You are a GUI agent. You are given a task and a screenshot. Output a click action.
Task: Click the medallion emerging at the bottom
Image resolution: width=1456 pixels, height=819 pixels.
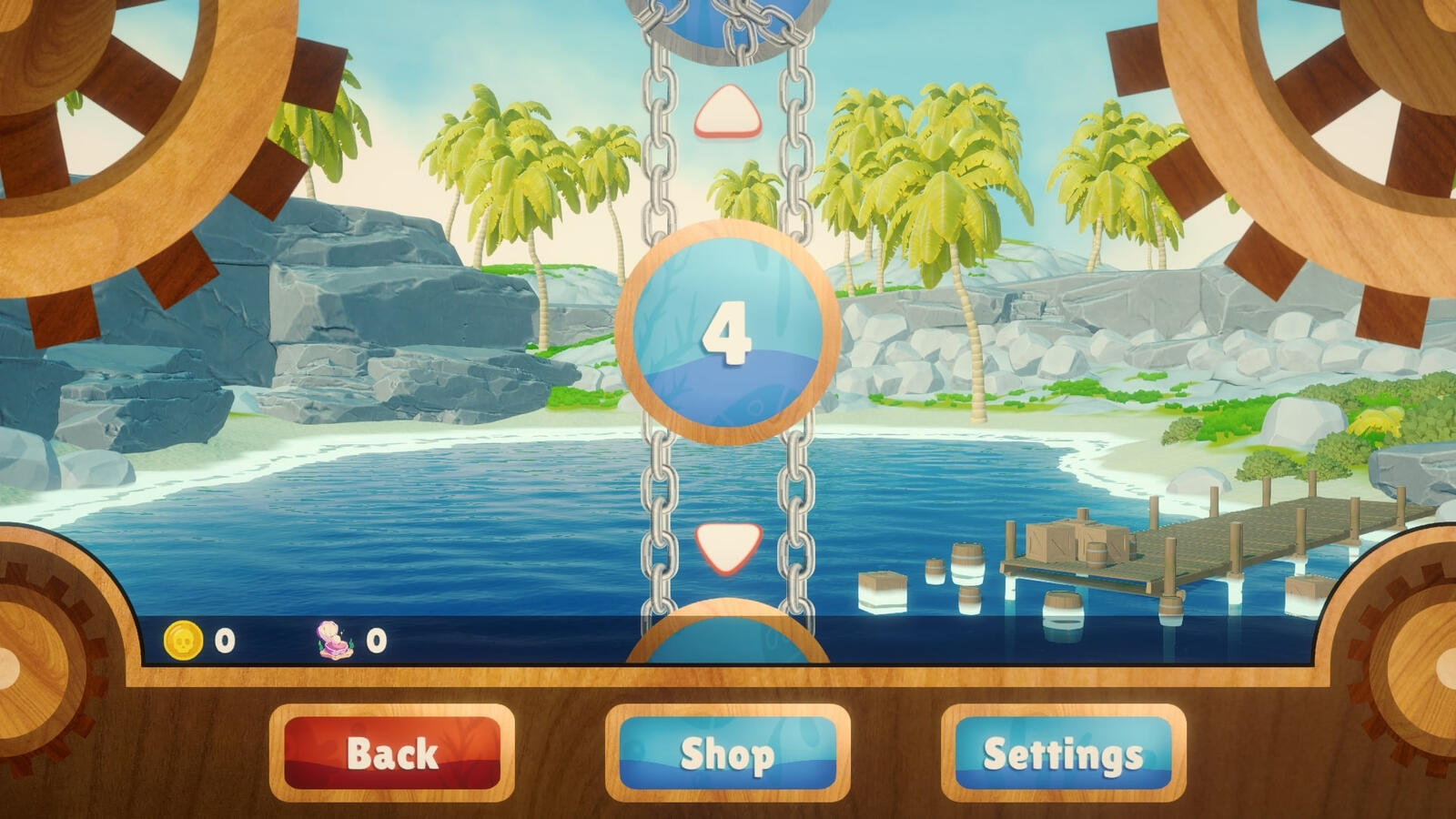click(x=728, y=637)
